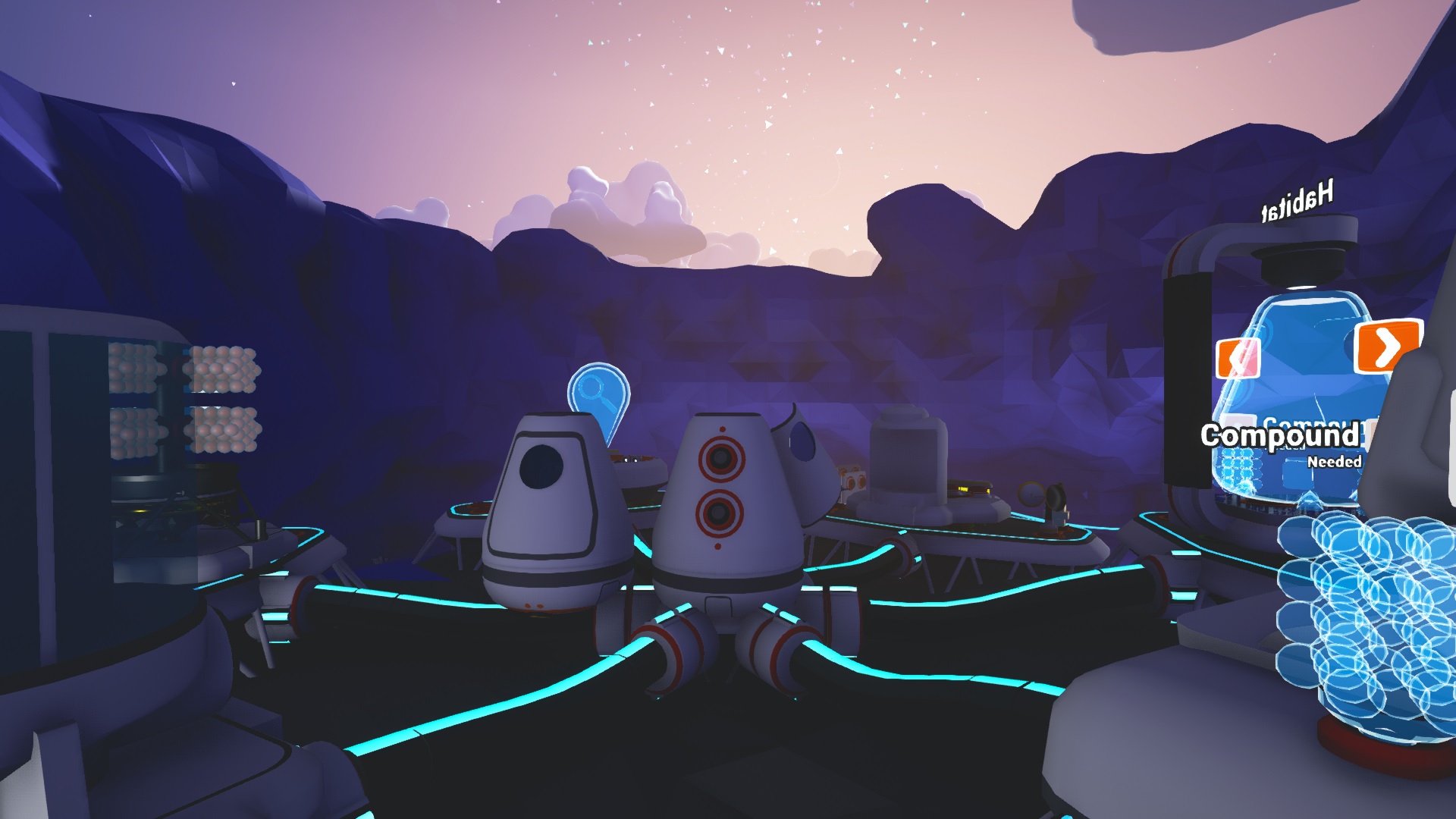1456x819 pixels.
Task: Click the orange left arrow to cycle recipes backward
Action: (x=1238, y=356)
